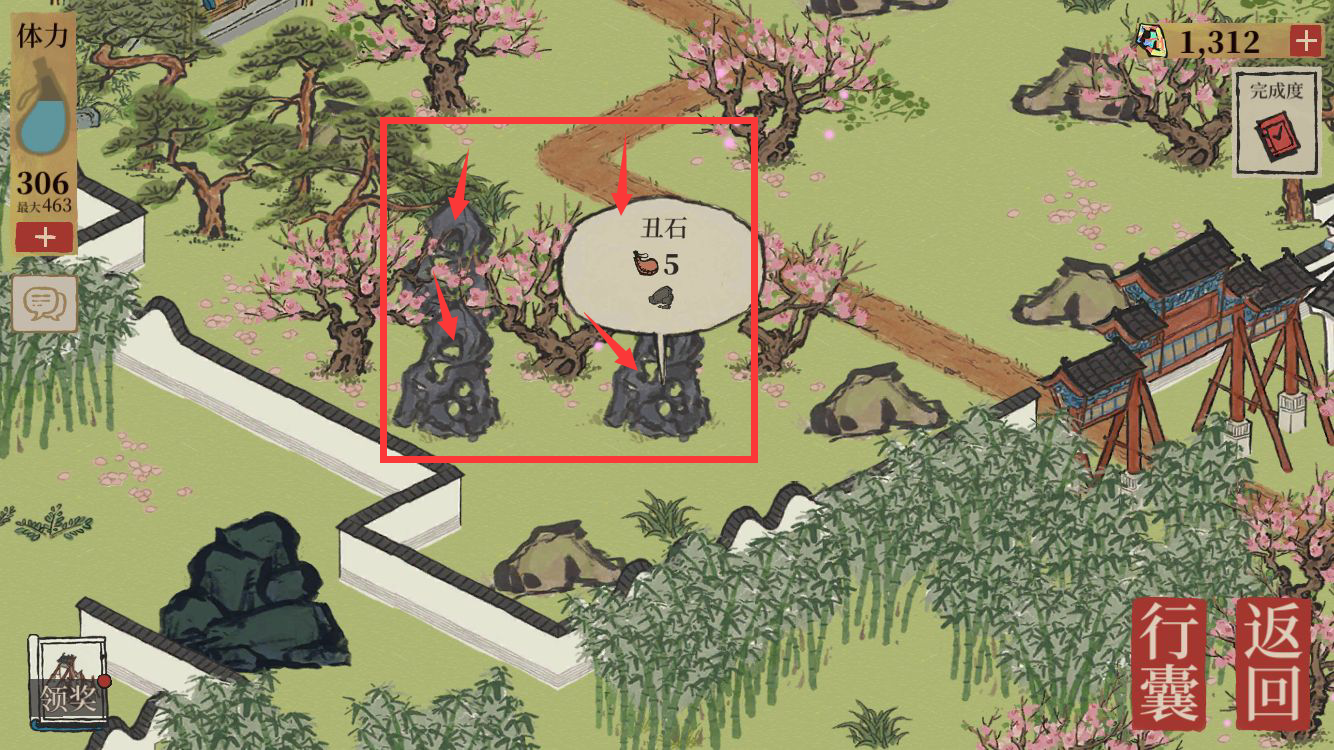Screen dimensions: 1334x750
Task: Tap the 返回 return button
Action: [1272, 663]
